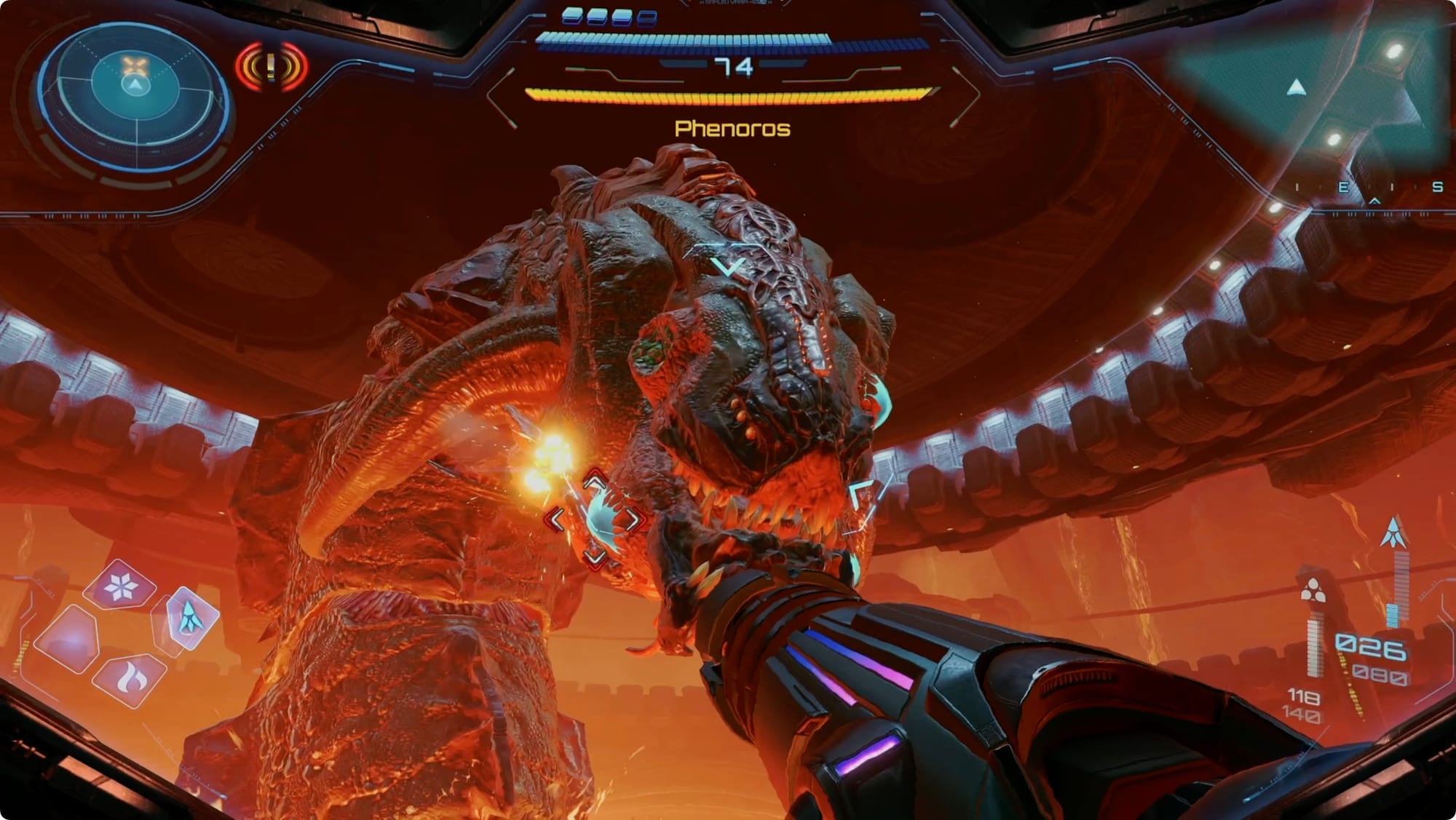Select the missile icon in the weapon diamond
The image size is (1456, 820).
pyautogui.click(x=189, y=617)
